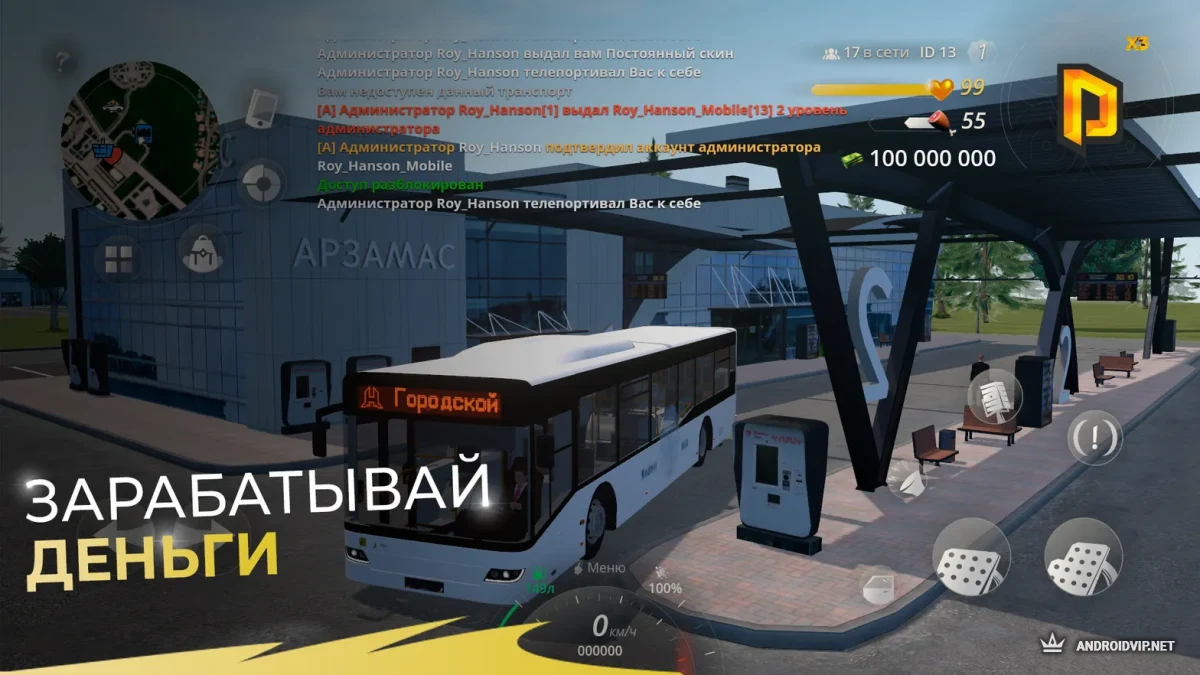
Task: Tap the segmented ring wheel button
Action: [263, 184]
